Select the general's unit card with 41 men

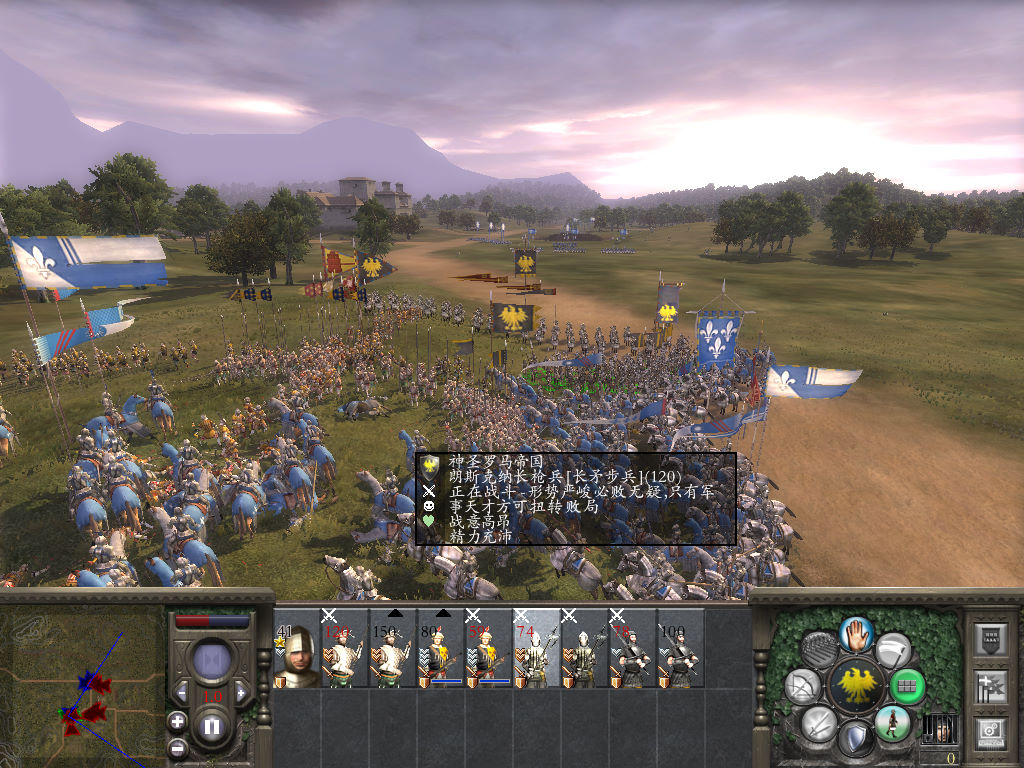click(x=296, y=648)
